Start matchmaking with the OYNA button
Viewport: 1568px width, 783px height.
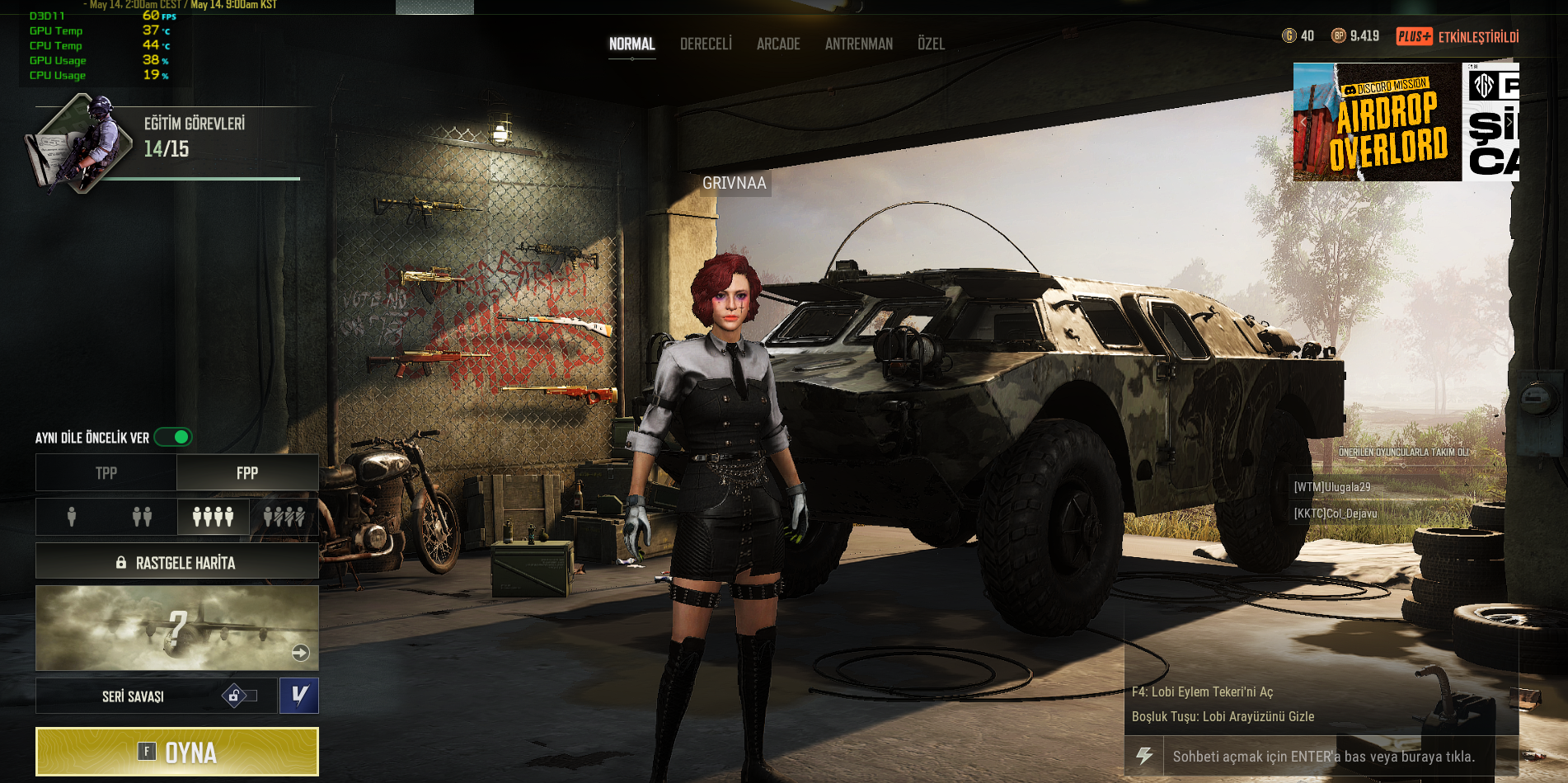click(x=176, y=752)
